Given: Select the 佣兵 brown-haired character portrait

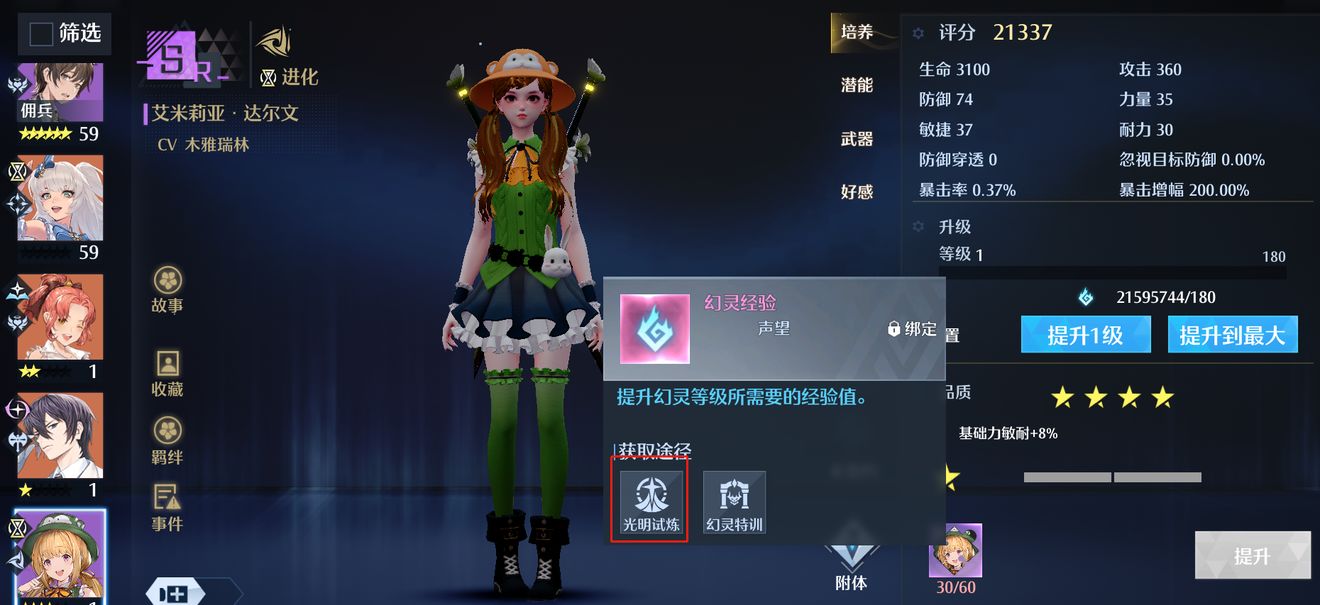Looking at the screenshot, I should tap(60, 93).
